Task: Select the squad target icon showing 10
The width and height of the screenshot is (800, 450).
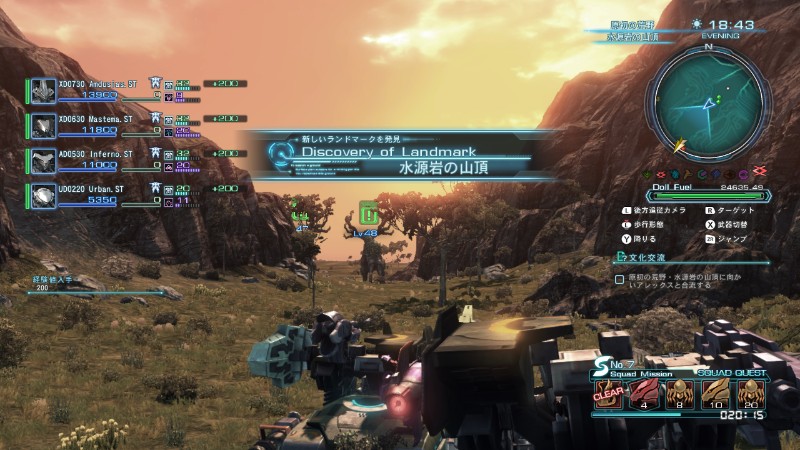Action: pos(715,394)
